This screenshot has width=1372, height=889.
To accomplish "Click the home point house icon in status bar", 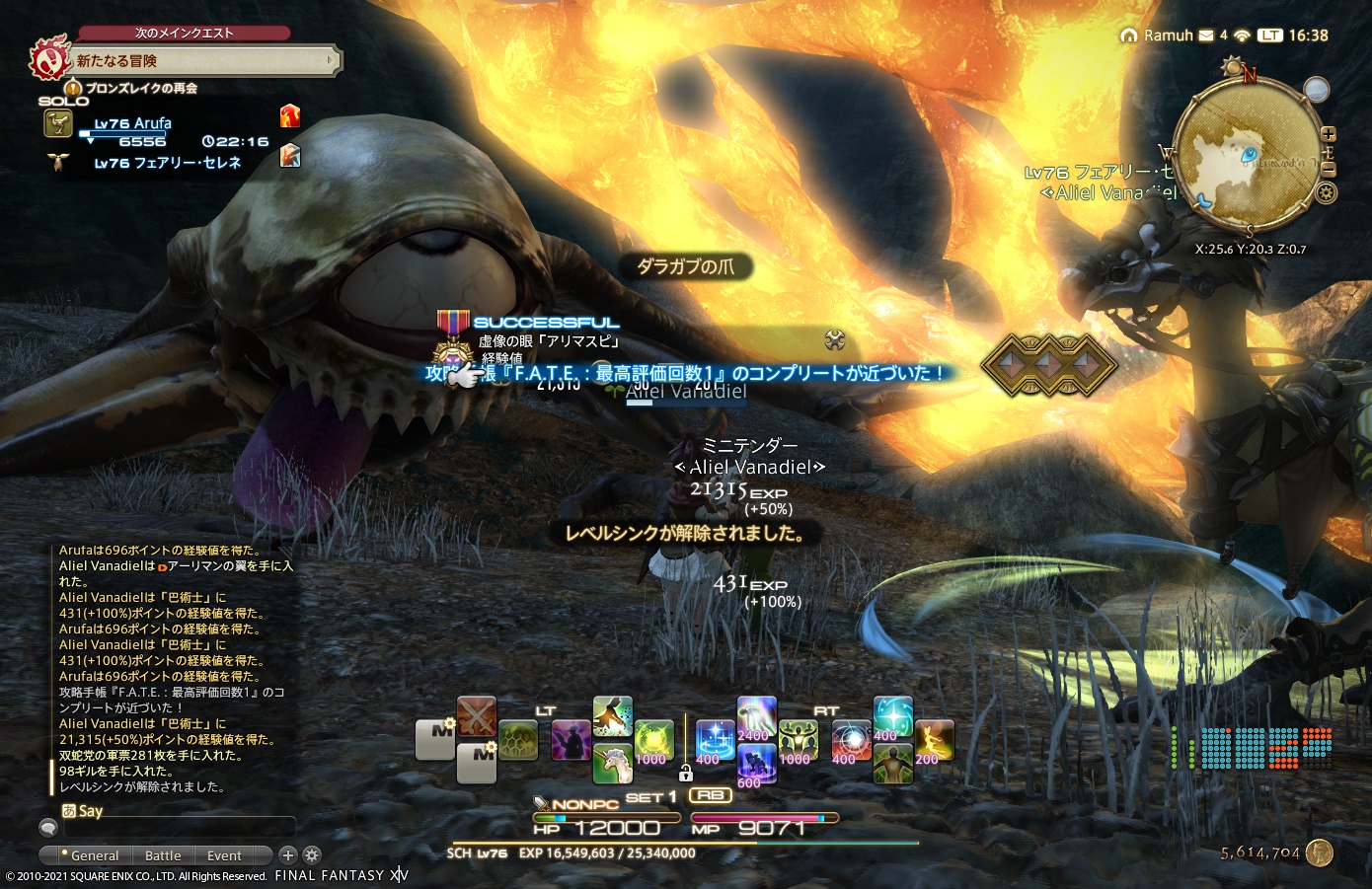I will tap(1129, 35).
